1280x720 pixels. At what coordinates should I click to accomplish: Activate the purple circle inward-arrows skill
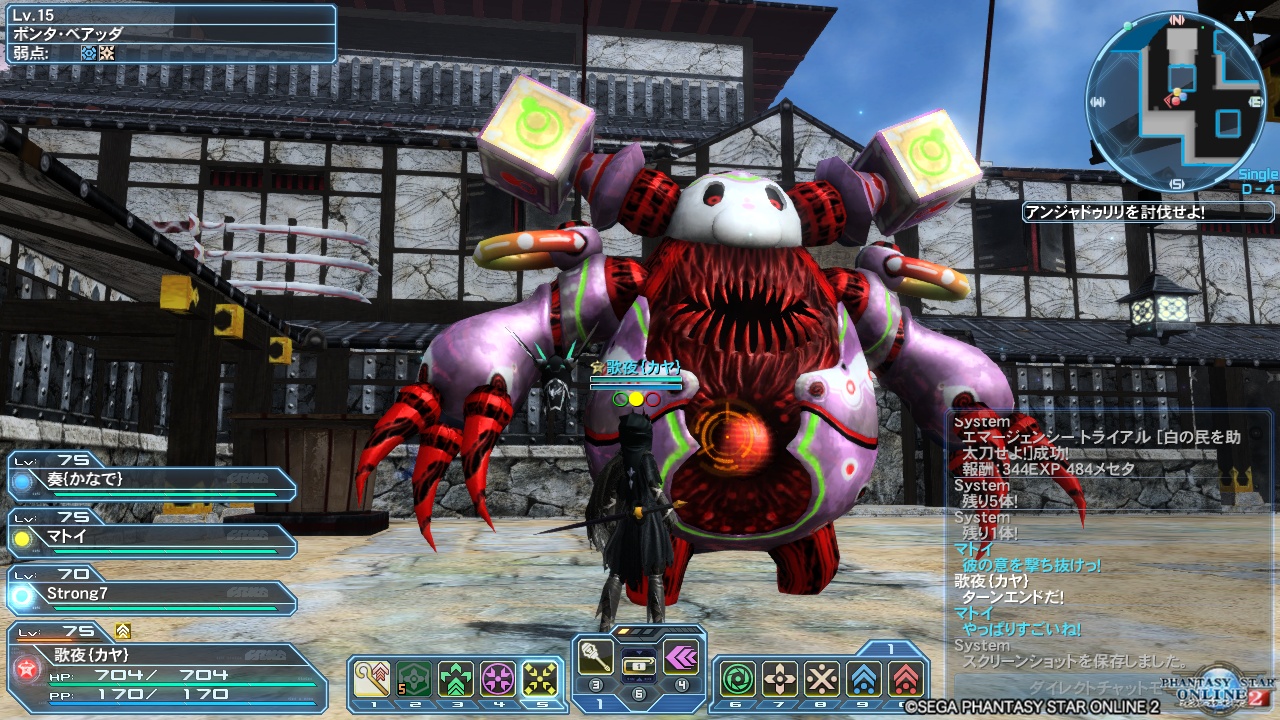(498, 679)
